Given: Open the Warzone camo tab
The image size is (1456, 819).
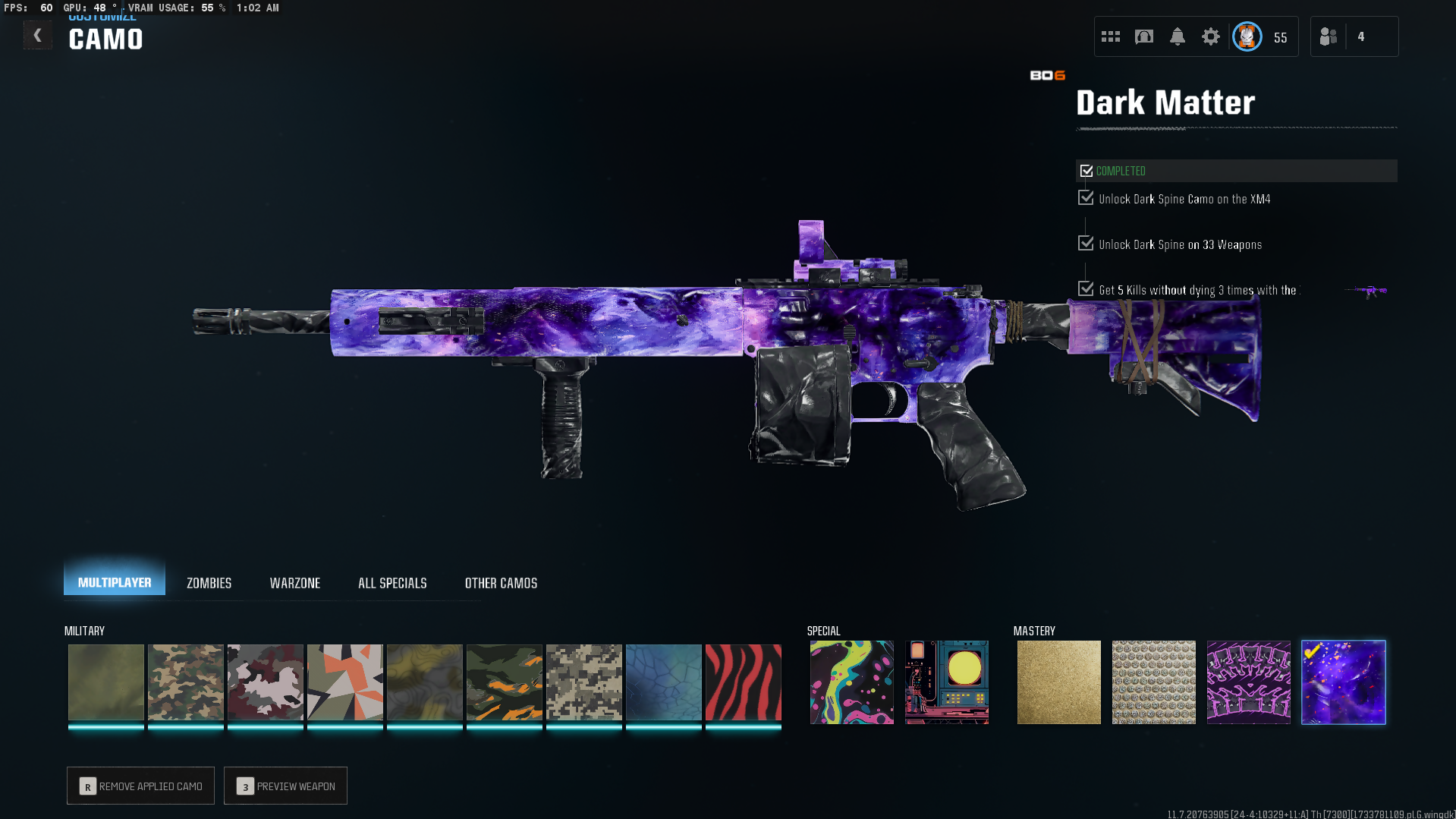Looking at the screenshot, I should point(295,583).
